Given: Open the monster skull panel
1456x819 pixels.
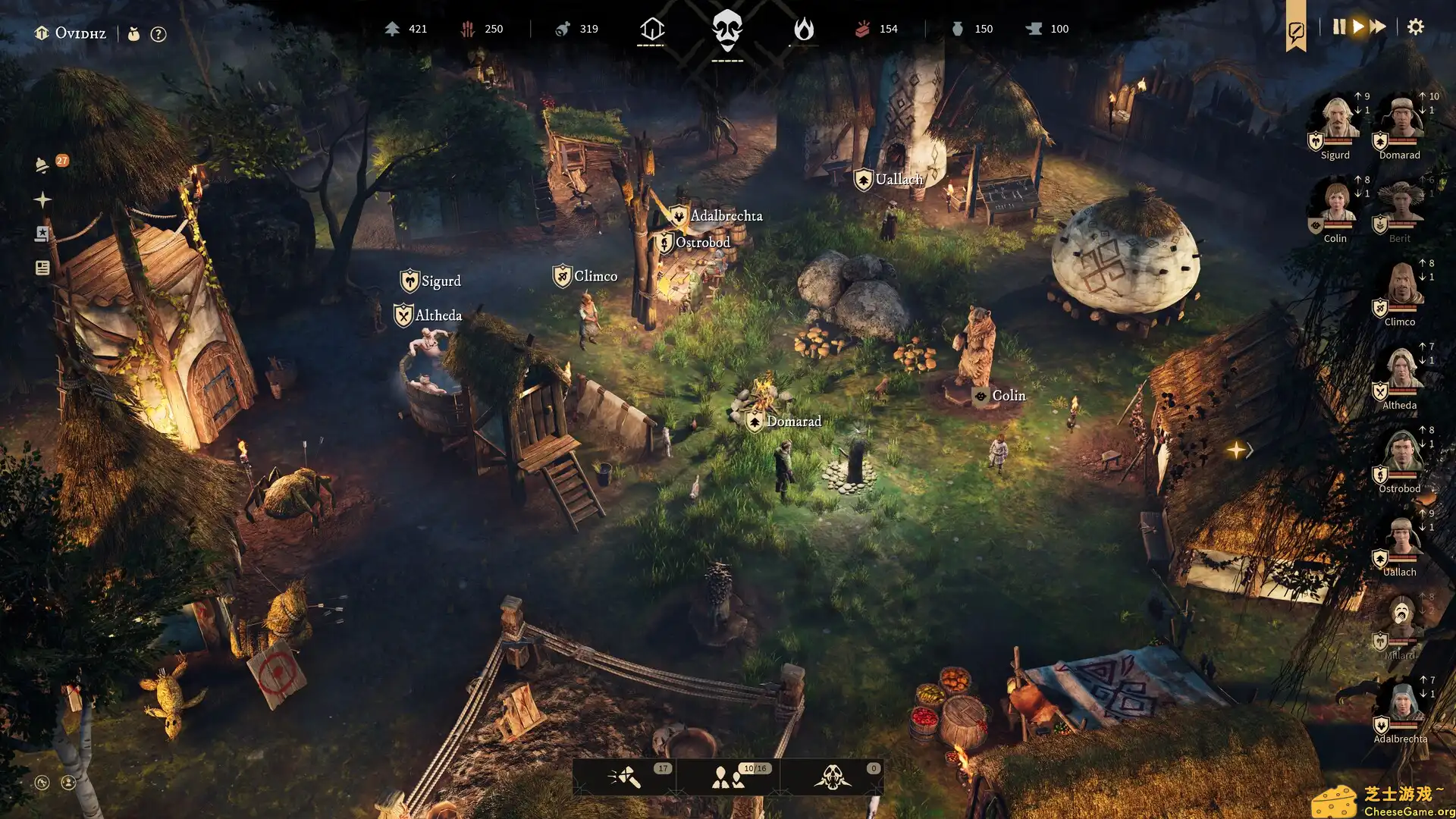Looking at the screenshot, I should (x=832, y=777).
